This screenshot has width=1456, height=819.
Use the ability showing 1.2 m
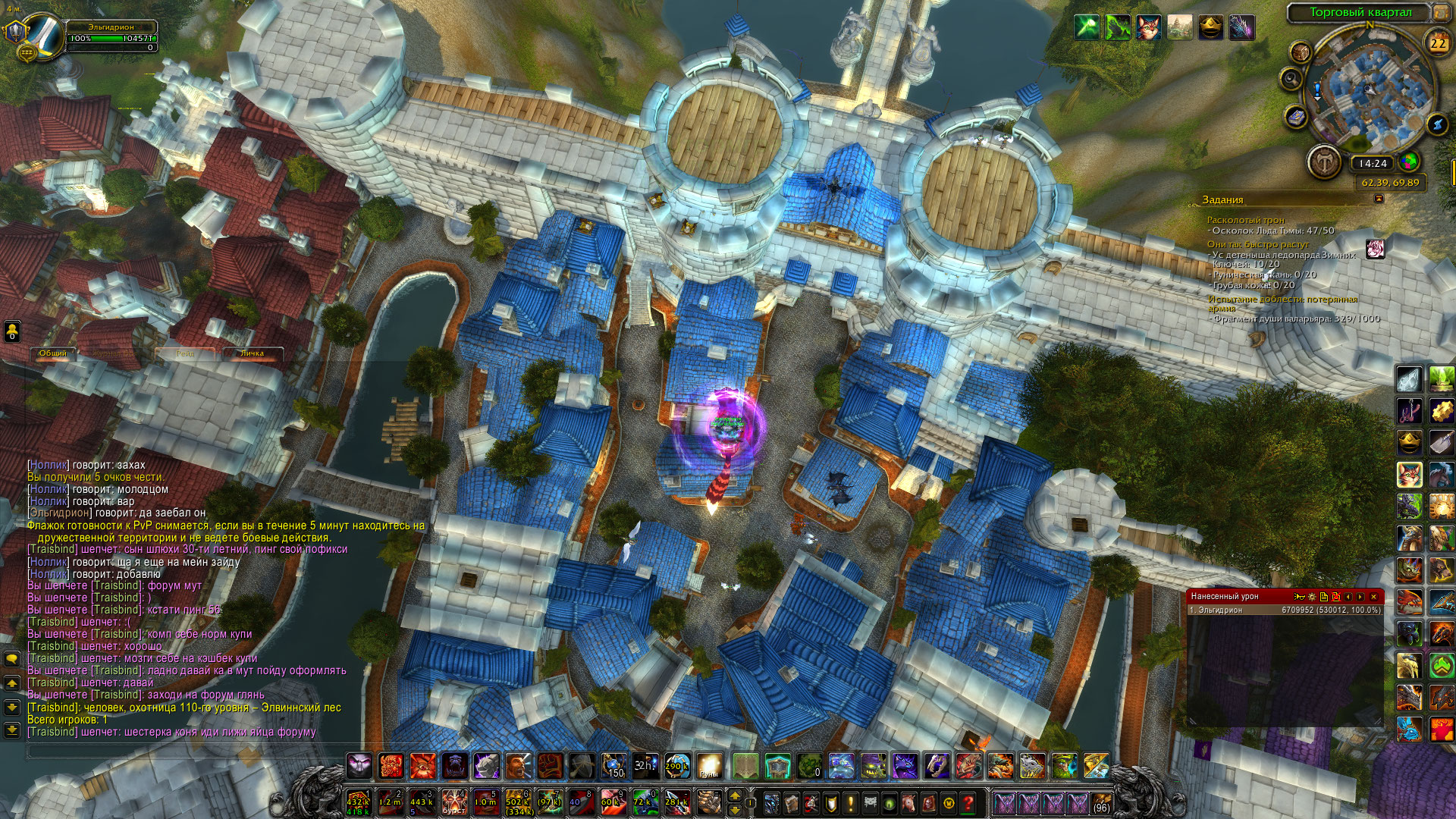(390, 802)
